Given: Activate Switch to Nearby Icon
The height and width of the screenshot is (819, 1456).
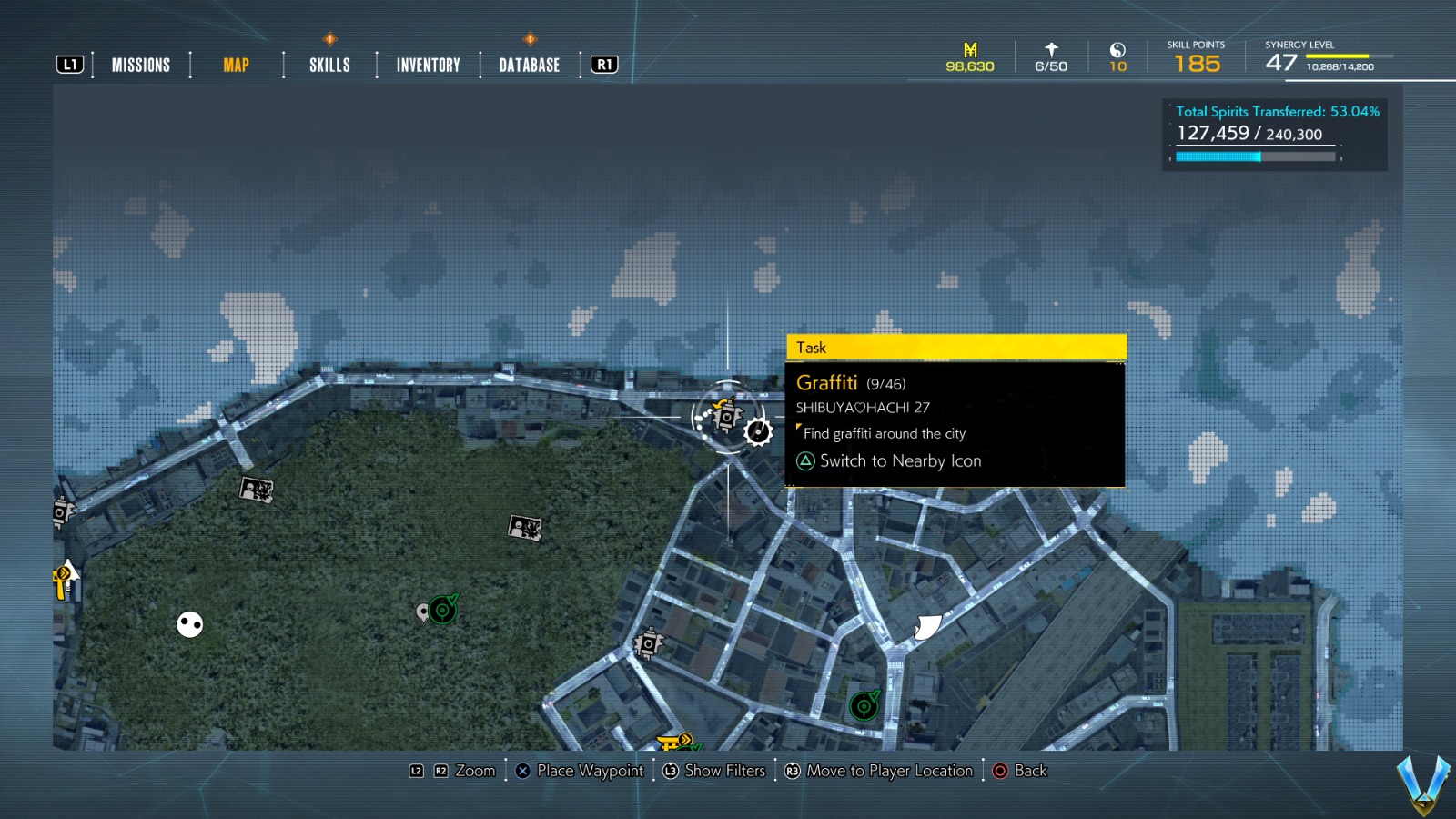Looking at the screenshot, I should click(900, 461).
